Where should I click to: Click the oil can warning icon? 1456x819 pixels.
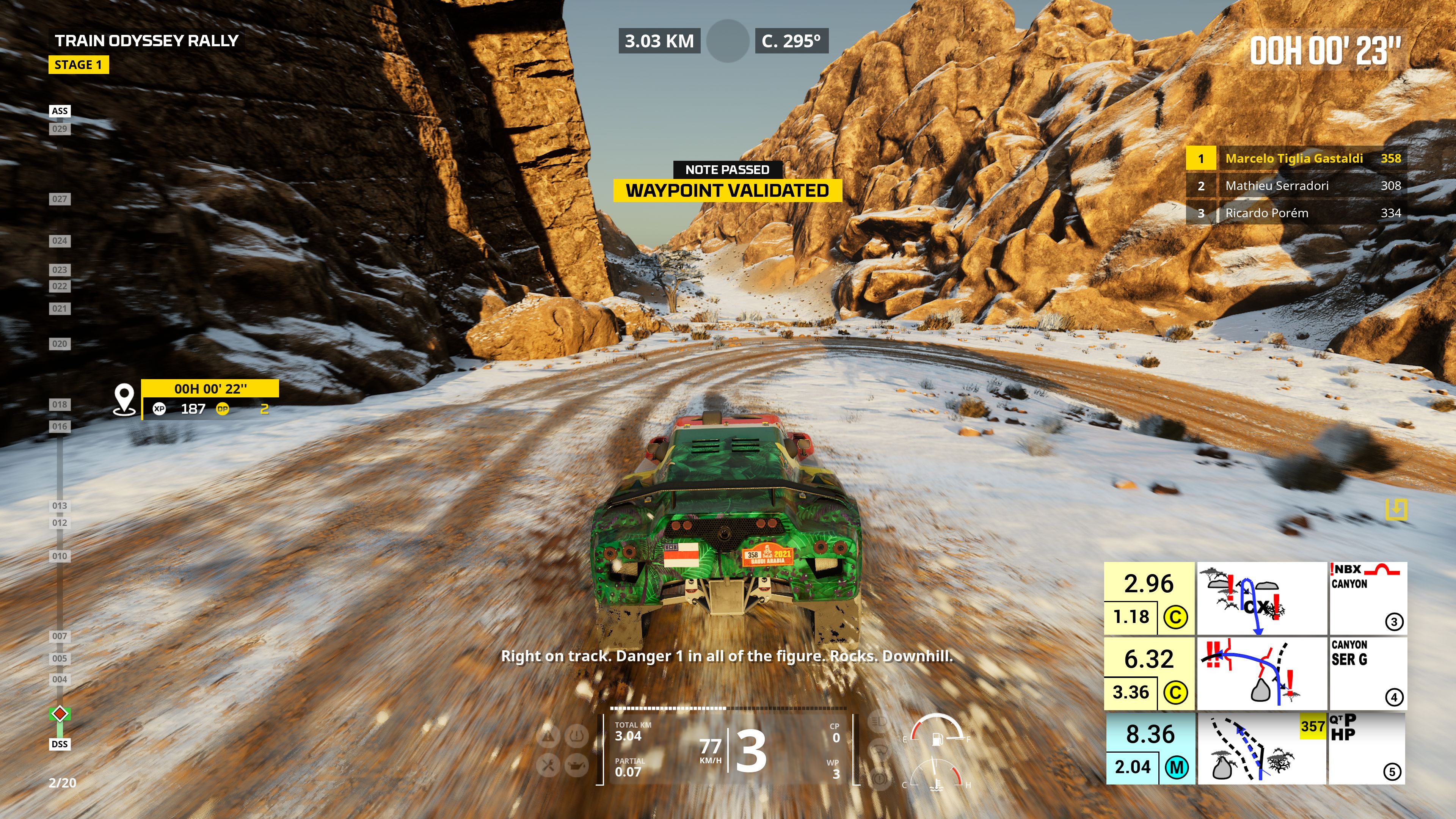coord(576,766)
